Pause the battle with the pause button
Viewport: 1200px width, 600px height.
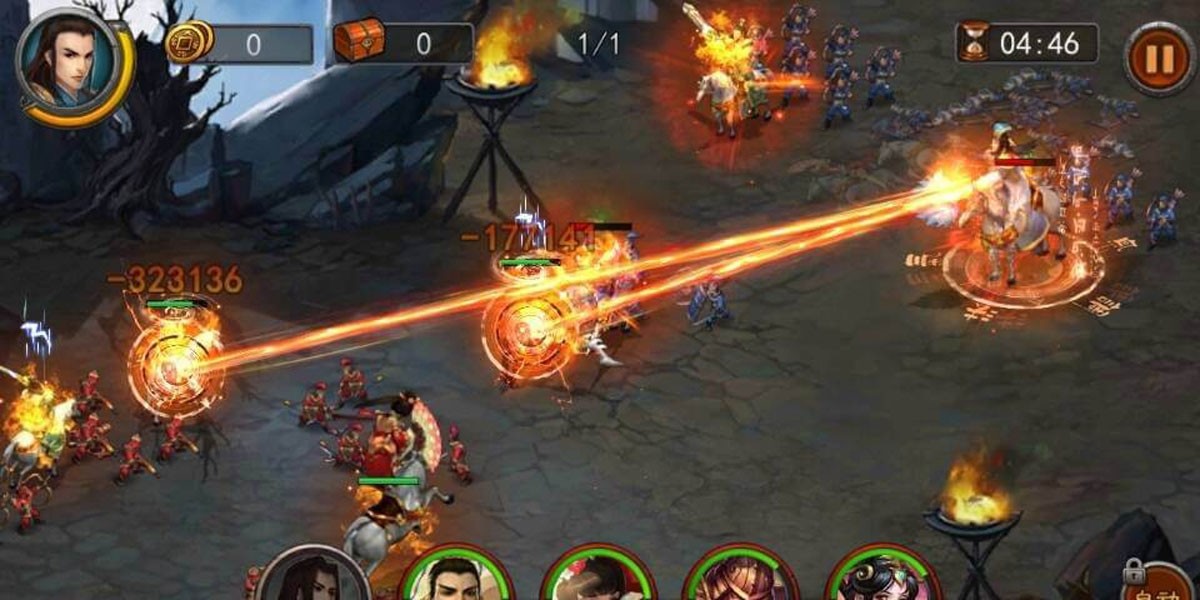pos(1159,59)
